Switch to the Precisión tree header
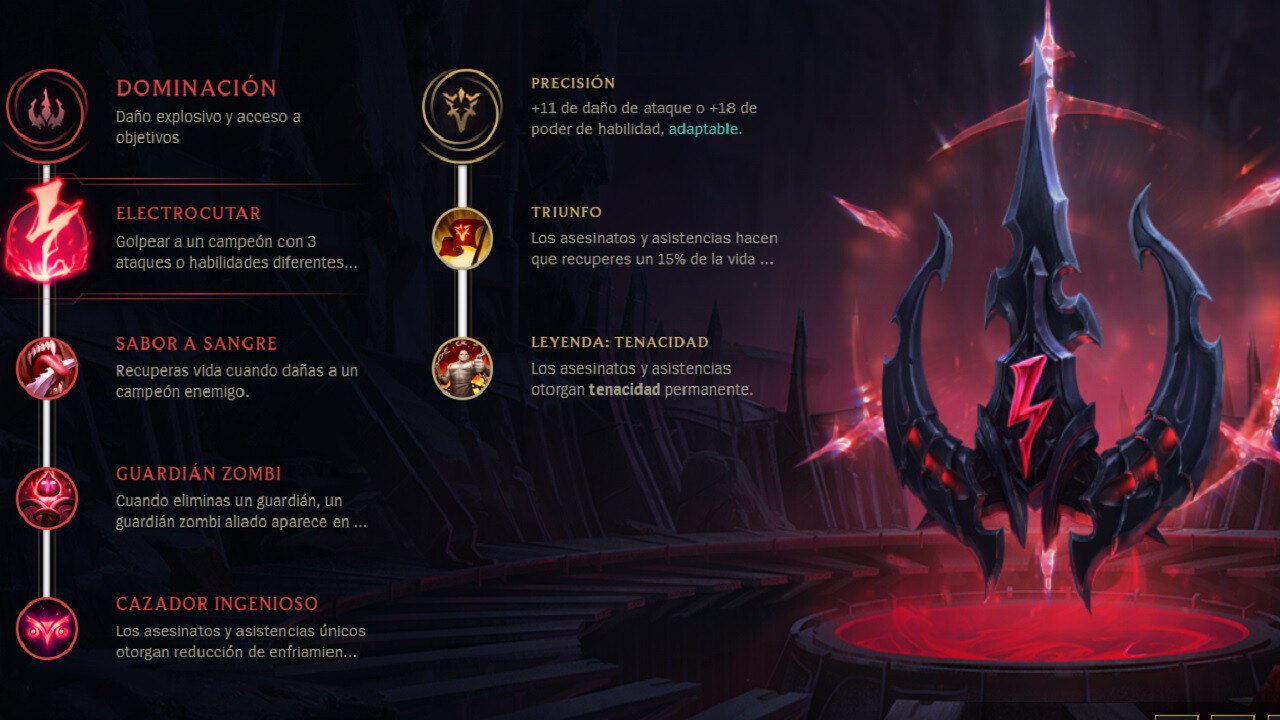This screenshot has width=1280, height=720. (x=575, y=83)
